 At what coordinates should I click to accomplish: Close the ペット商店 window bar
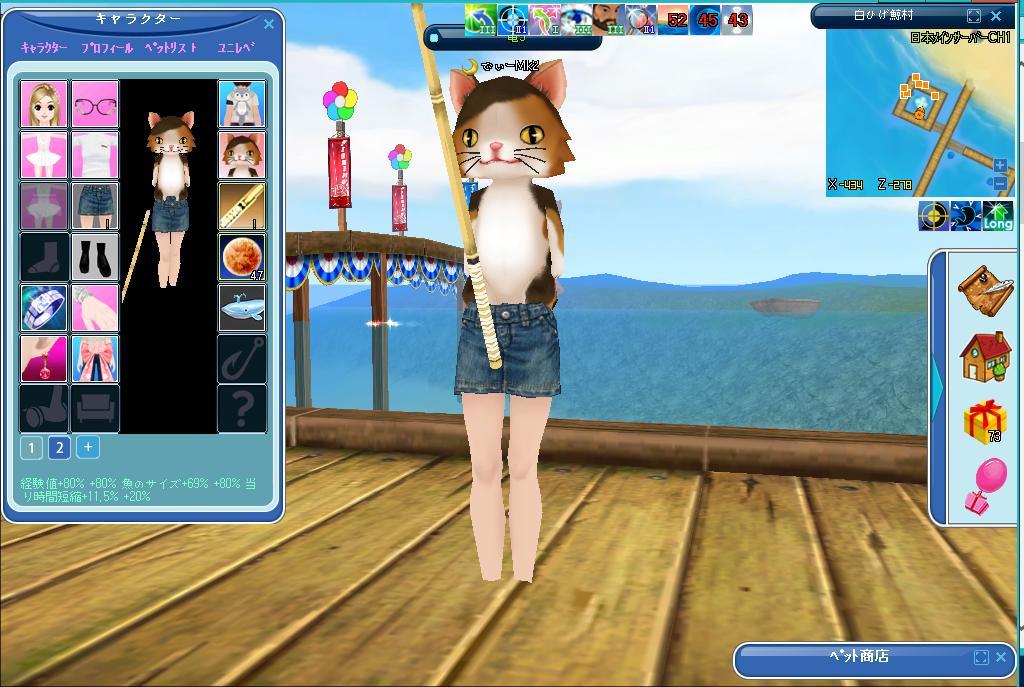click(1002, 657)
